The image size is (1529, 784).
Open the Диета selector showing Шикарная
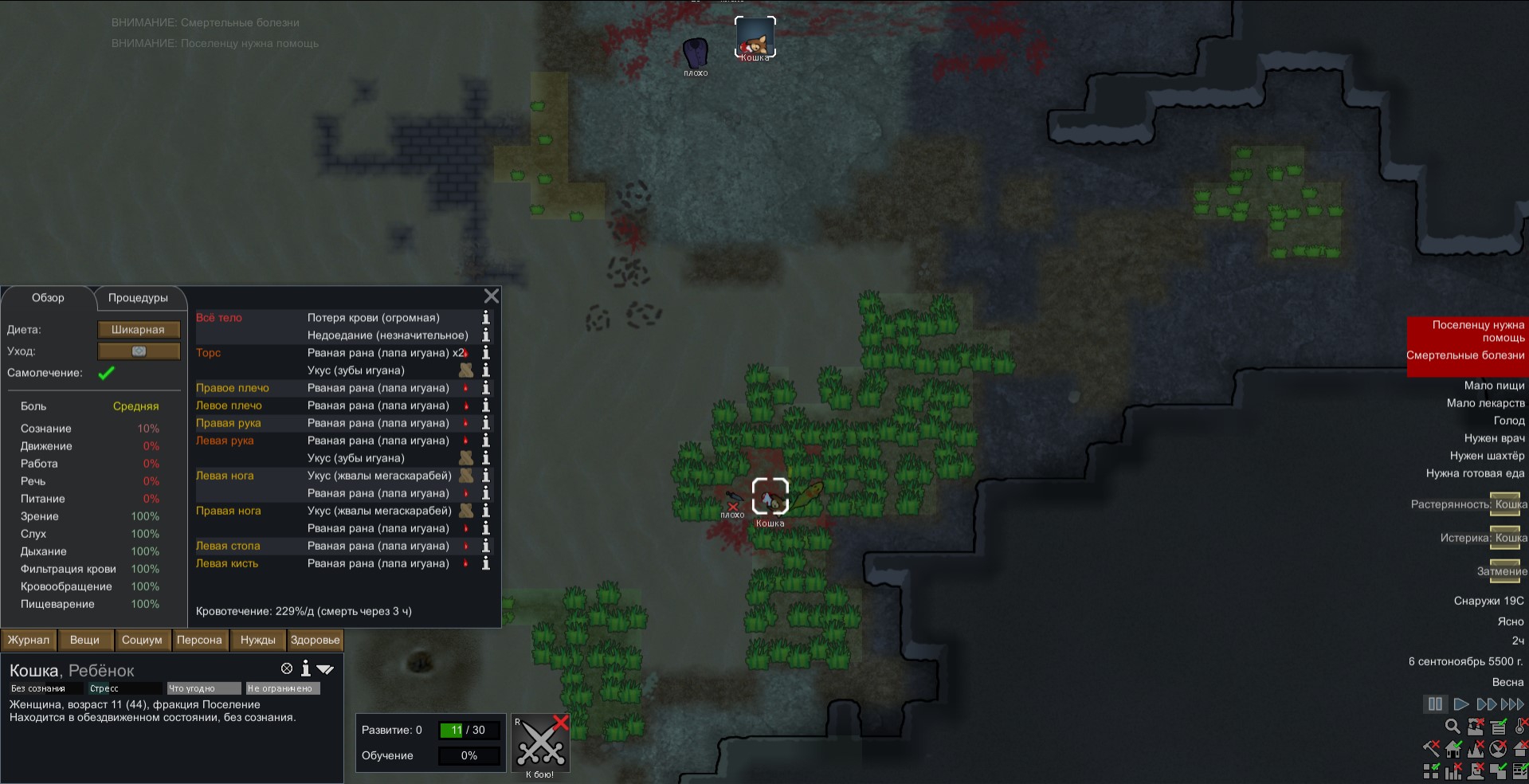(139, 330)
